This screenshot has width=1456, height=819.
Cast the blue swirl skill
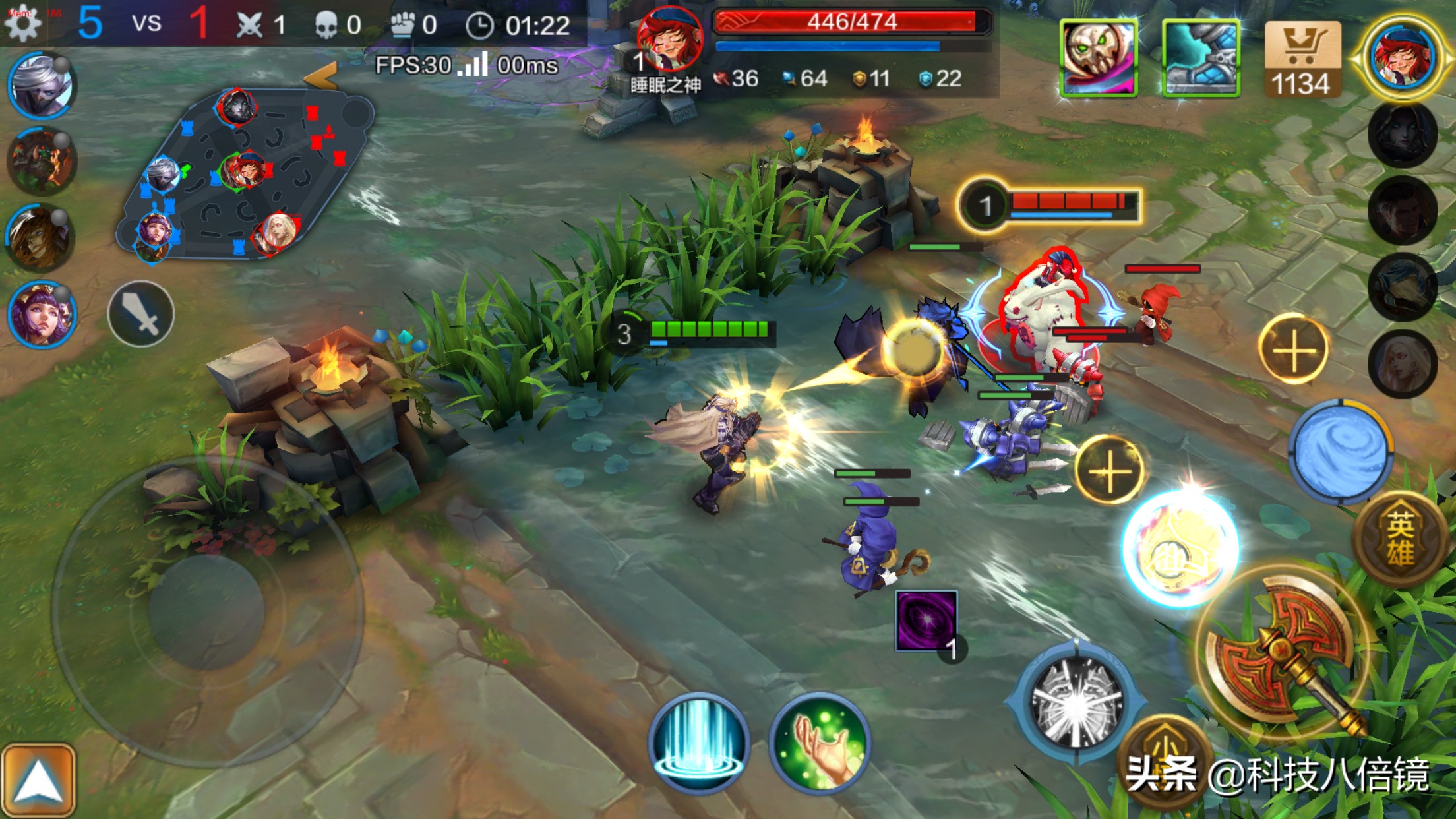[x=1340, y=452]
